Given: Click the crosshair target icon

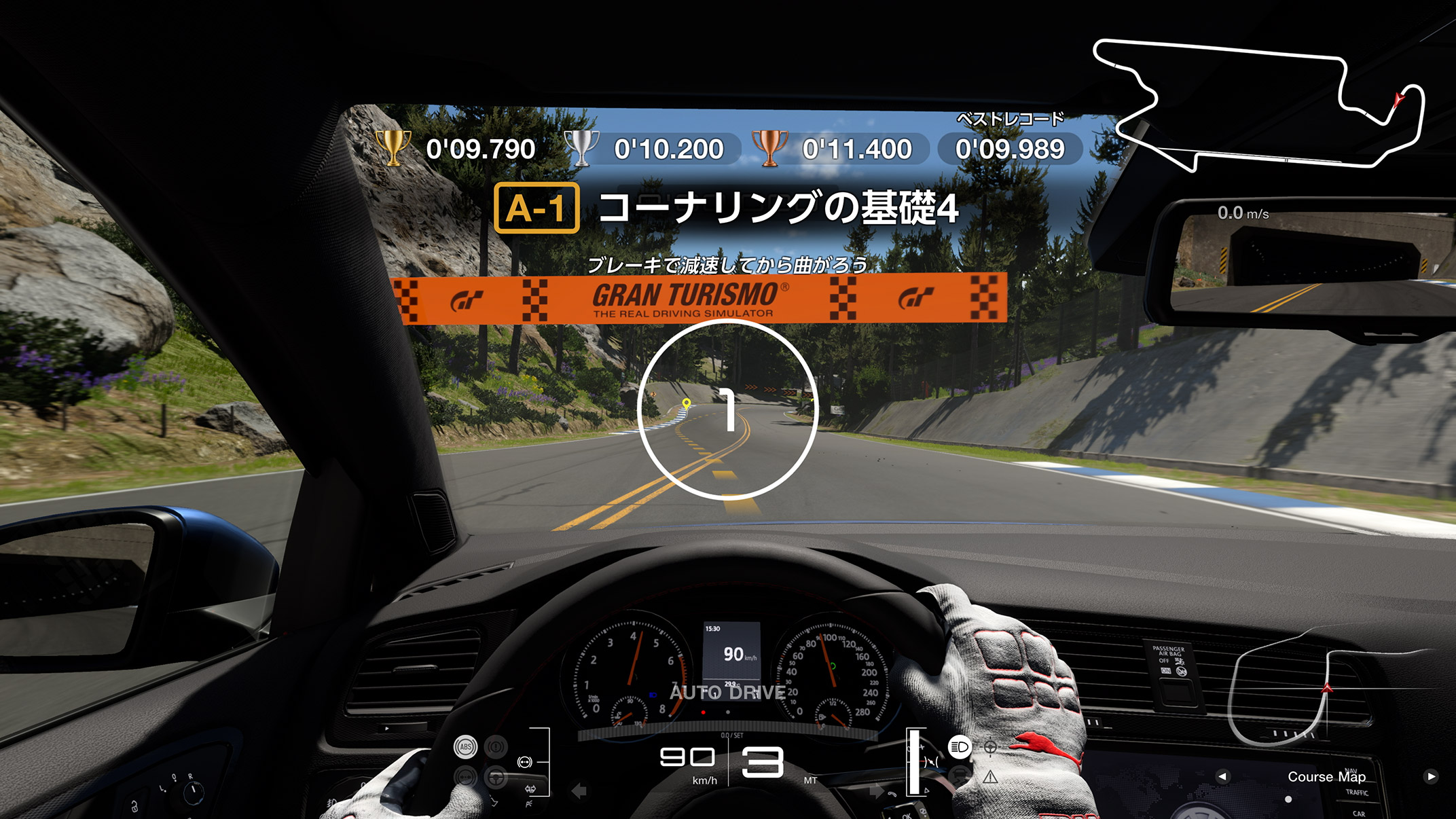Looking at the screenshot, I should [x=990, y=747].
